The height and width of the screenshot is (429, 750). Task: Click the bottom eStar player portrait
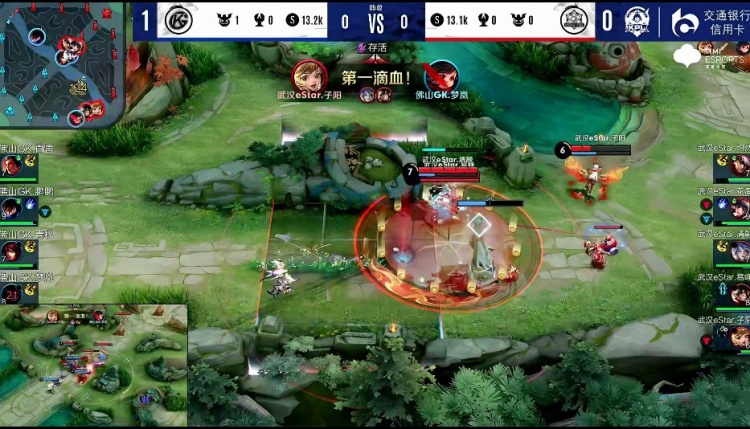point(739,336)
